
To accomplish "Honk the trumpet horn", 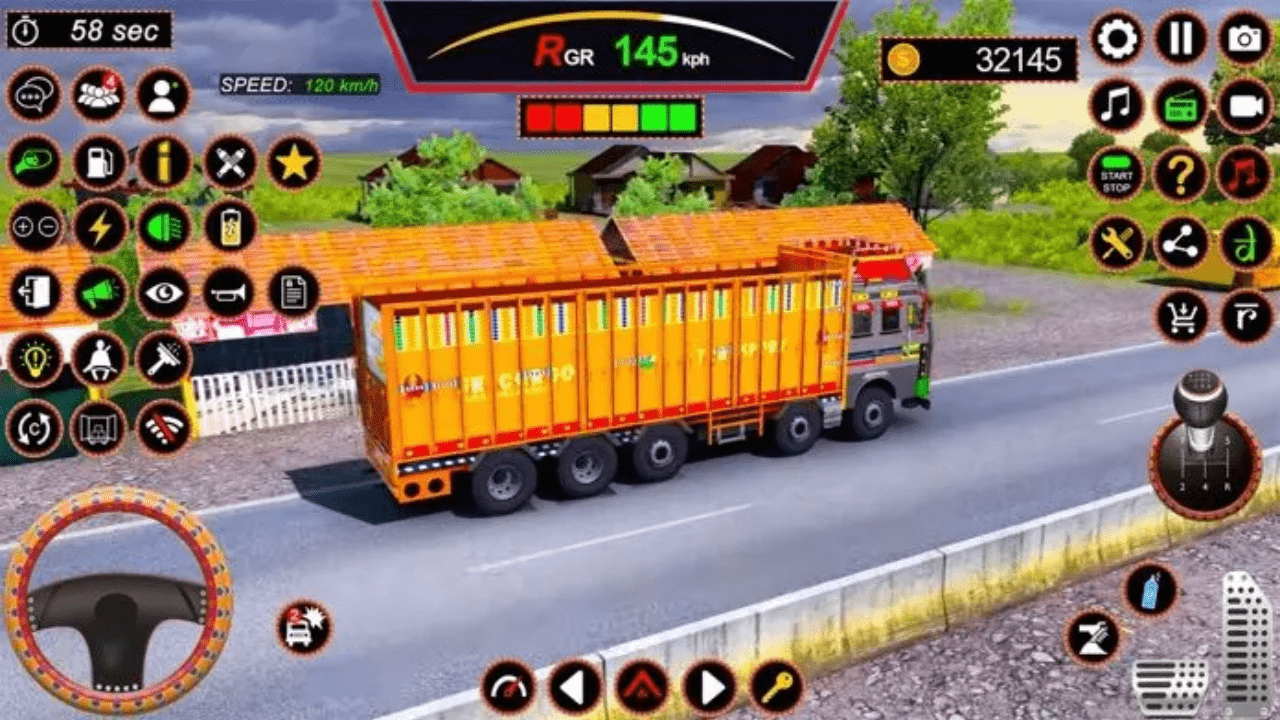I will (229, 291).
